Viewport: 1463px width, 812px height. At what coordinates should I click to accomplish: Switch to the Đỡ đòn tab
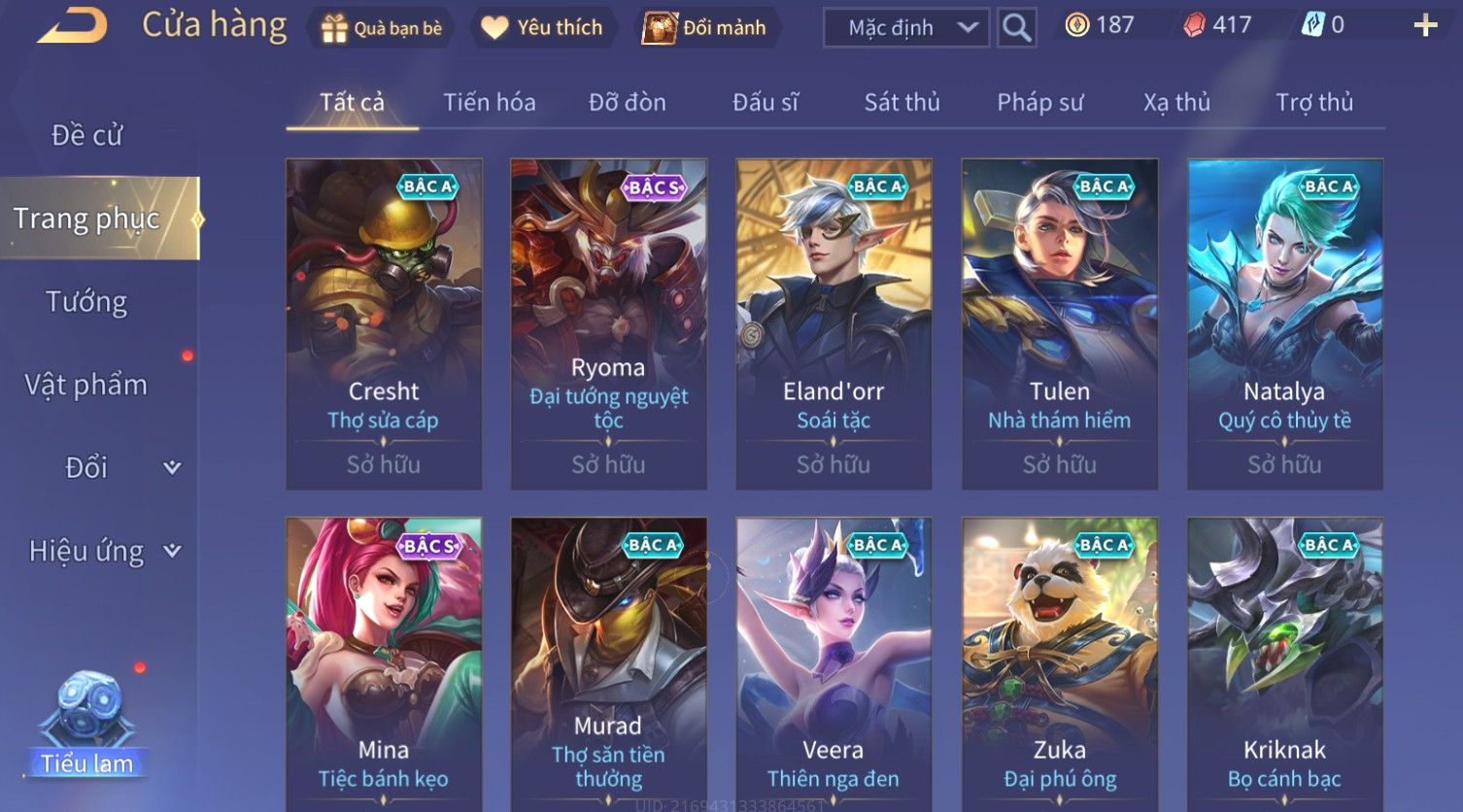tap(627, 102)
